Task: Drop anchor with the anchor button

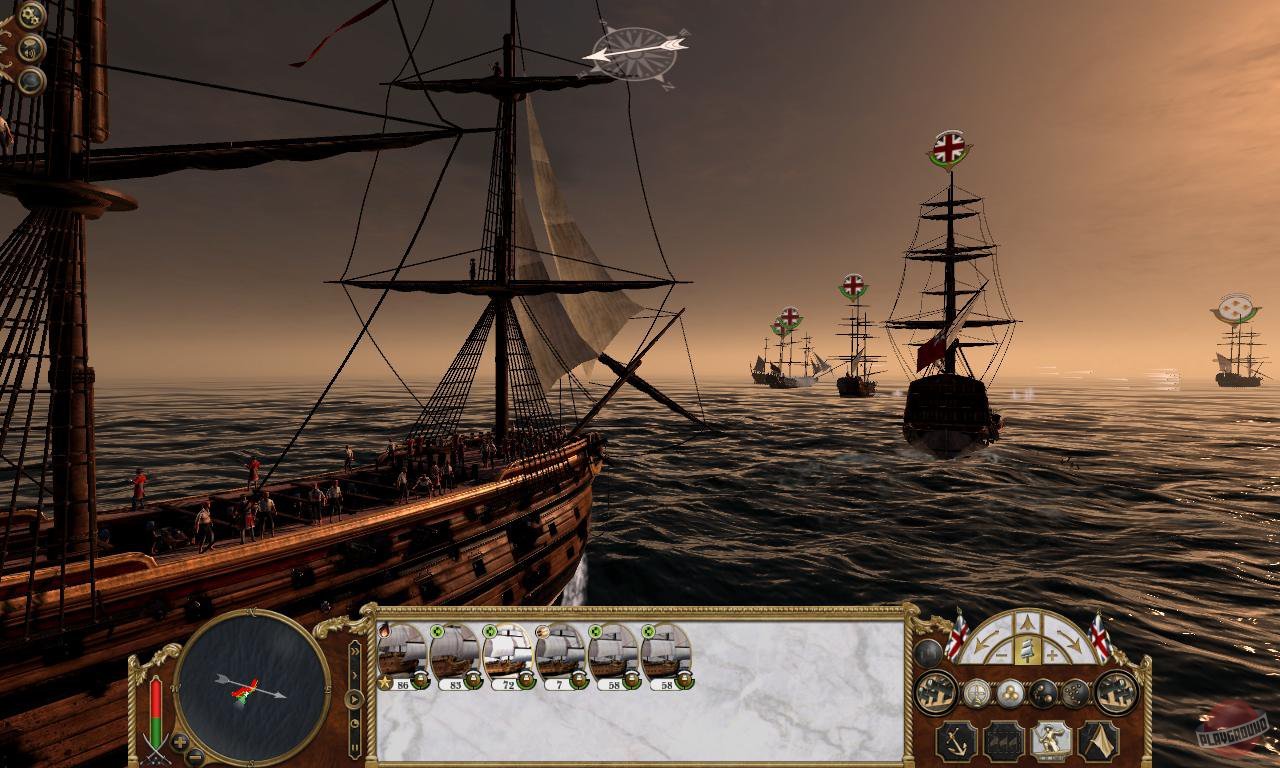Action: pos(957,741)
